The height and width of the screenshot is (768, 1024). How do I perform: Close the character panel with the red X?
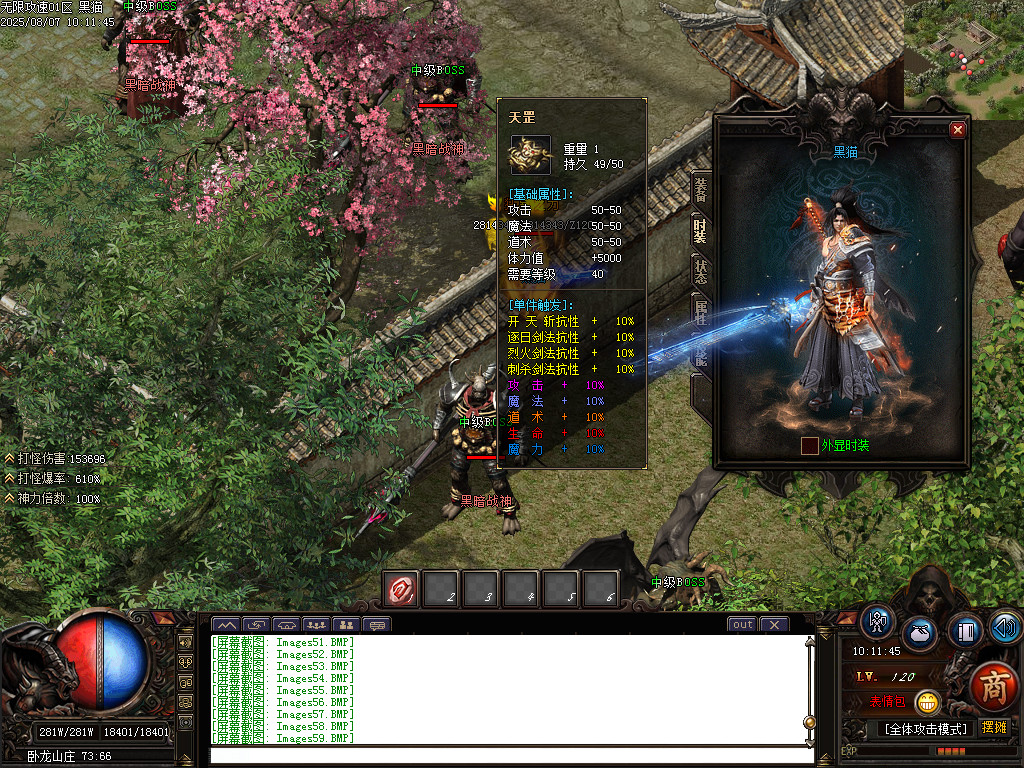point(957,130)
